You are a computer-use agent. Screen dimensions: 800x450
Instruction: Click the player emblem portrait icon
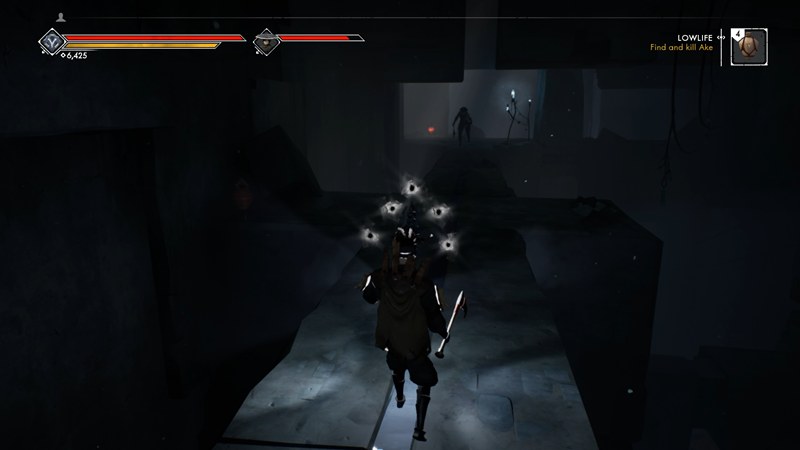pyautogui.click(x=51, y=42)
